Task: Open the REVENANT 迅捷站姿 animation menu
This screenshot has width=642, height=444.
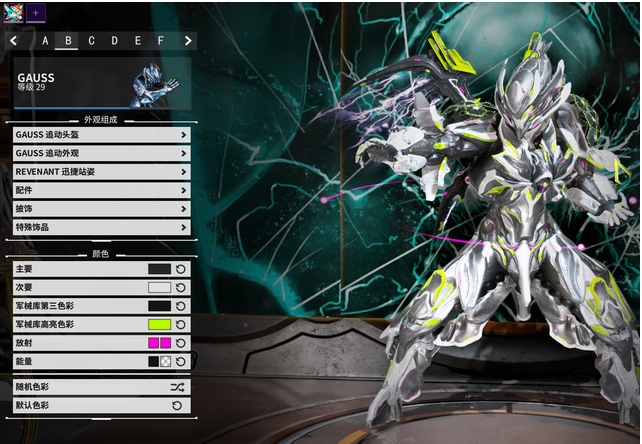Action: coord(101,172)
